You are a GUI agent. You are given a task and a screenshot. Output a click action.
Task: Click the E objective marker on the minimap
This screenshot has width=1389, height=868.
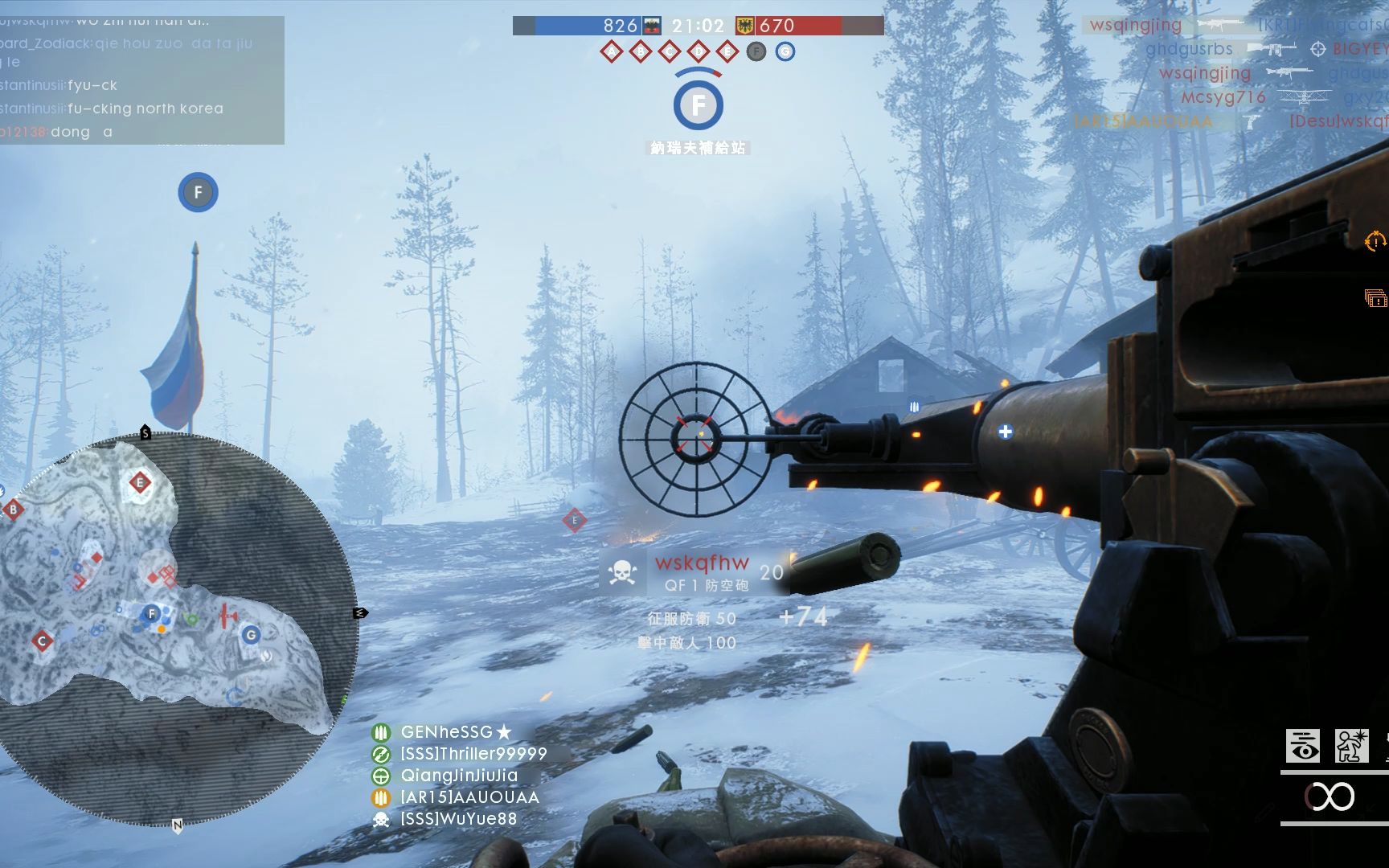pos(140,483)
